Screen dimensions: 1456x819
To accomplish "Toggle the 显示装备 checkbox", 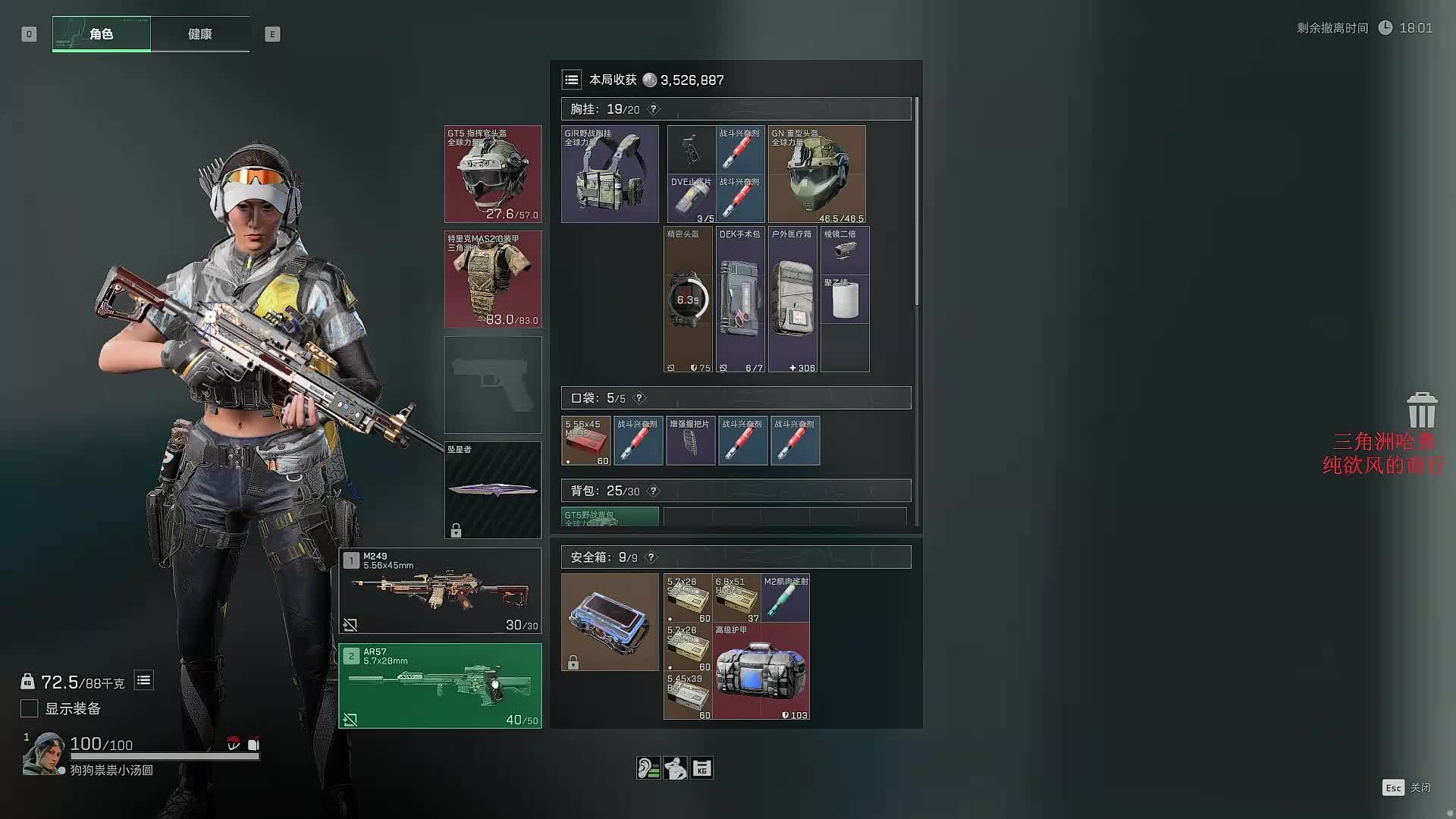I will [x=30, y=708].
